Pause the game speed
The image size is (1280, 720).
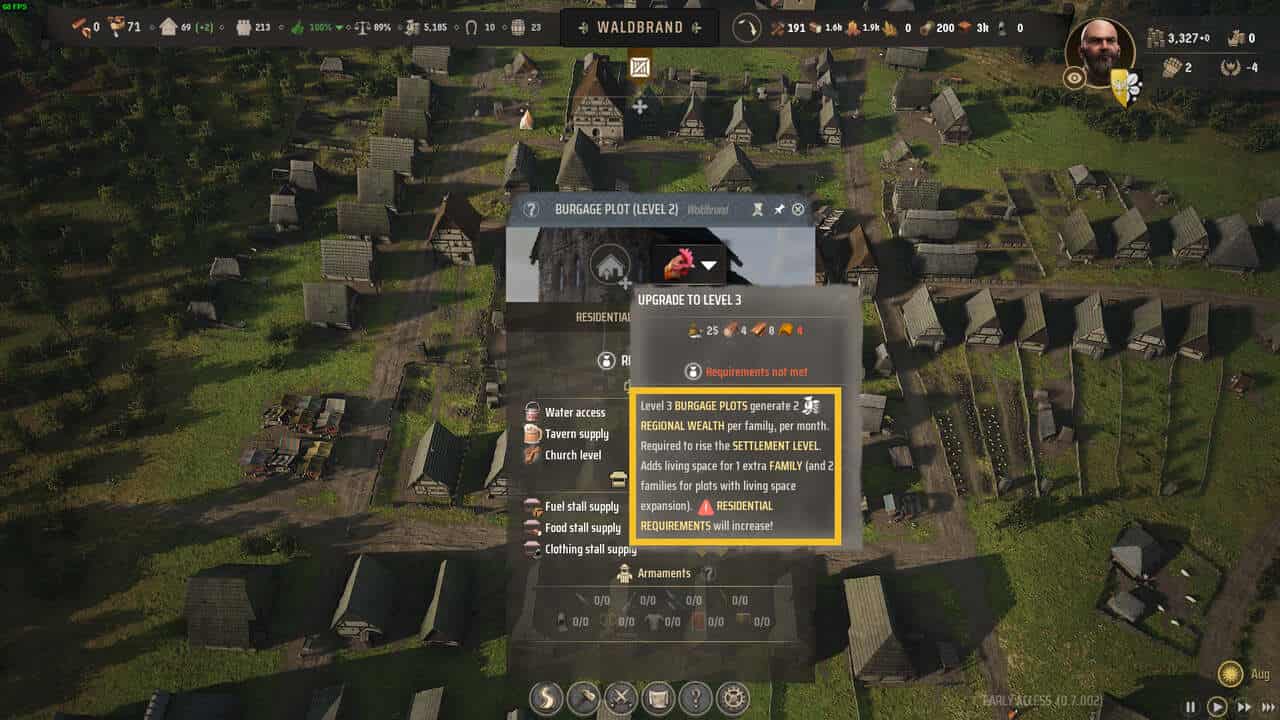(1191, 706)
